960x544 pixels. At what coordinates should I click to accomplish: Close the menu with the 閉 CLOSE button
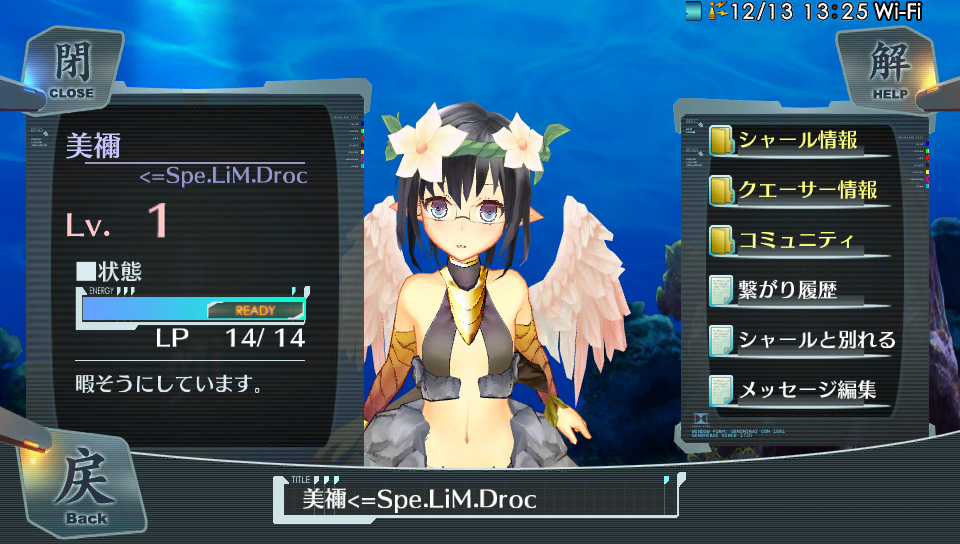click(70, 70)
